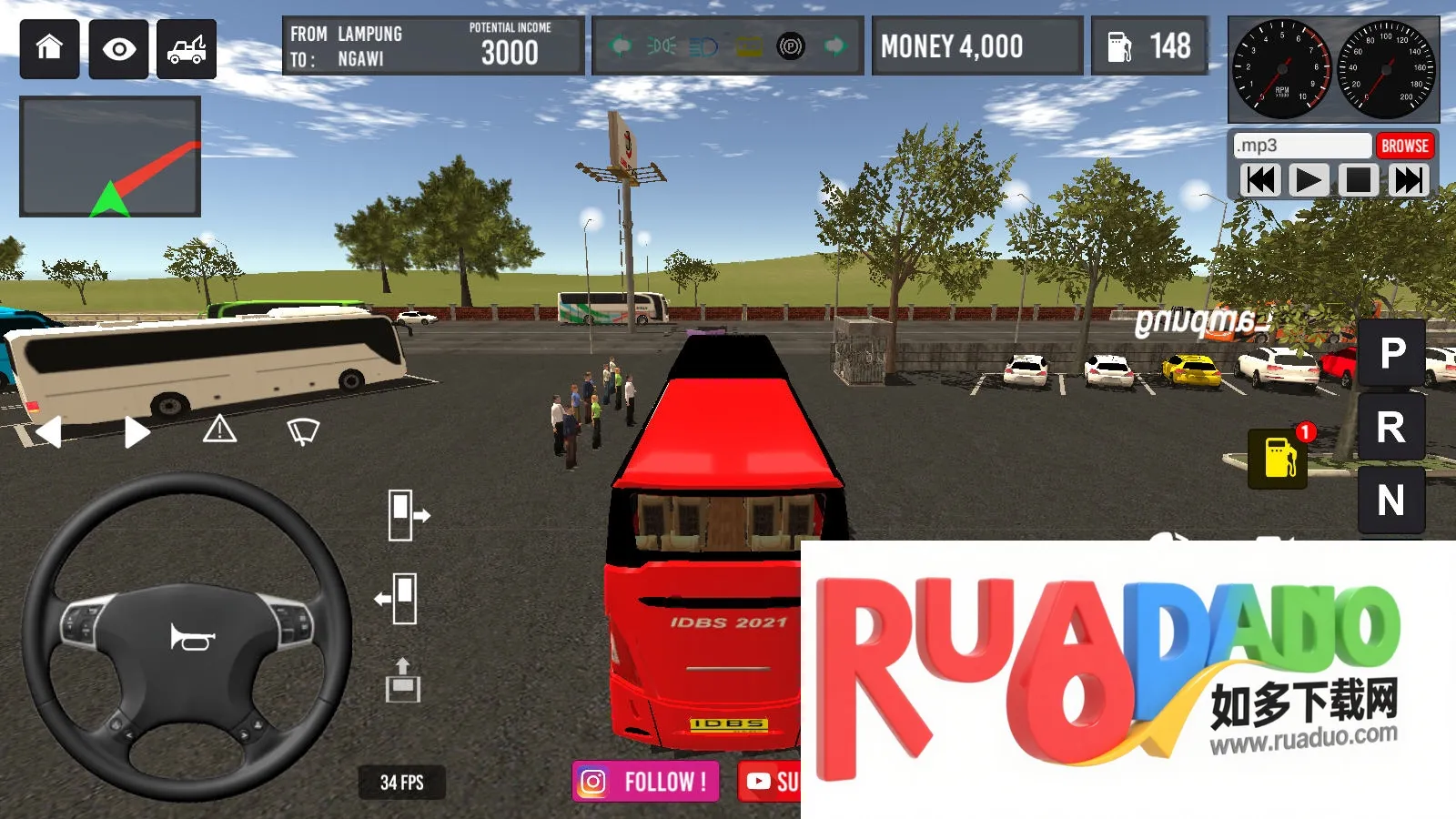Screen dimensions: 1456x819
Task: Toggle the windshield wipers
Action: [x=303, y=430]
